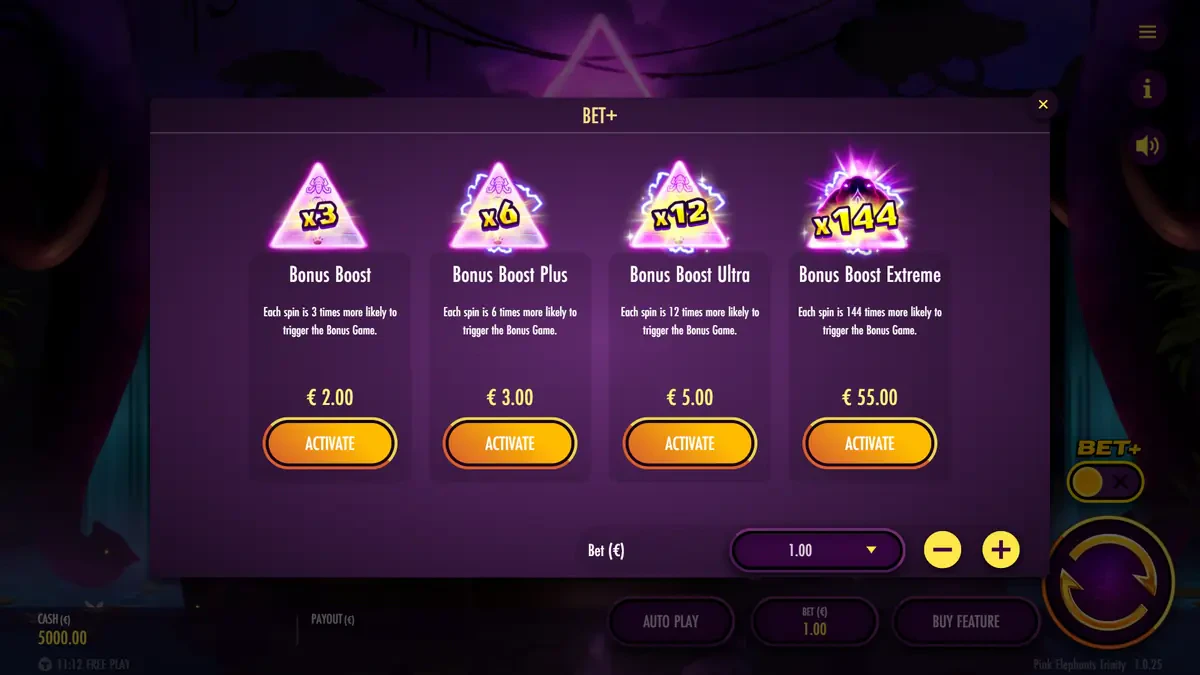The height and width of the screenshot is (675, 1200).
Task: Activate the €55.00 Bonus Boost Extreme
Action: pyautogui.click(x=870, y=443)
